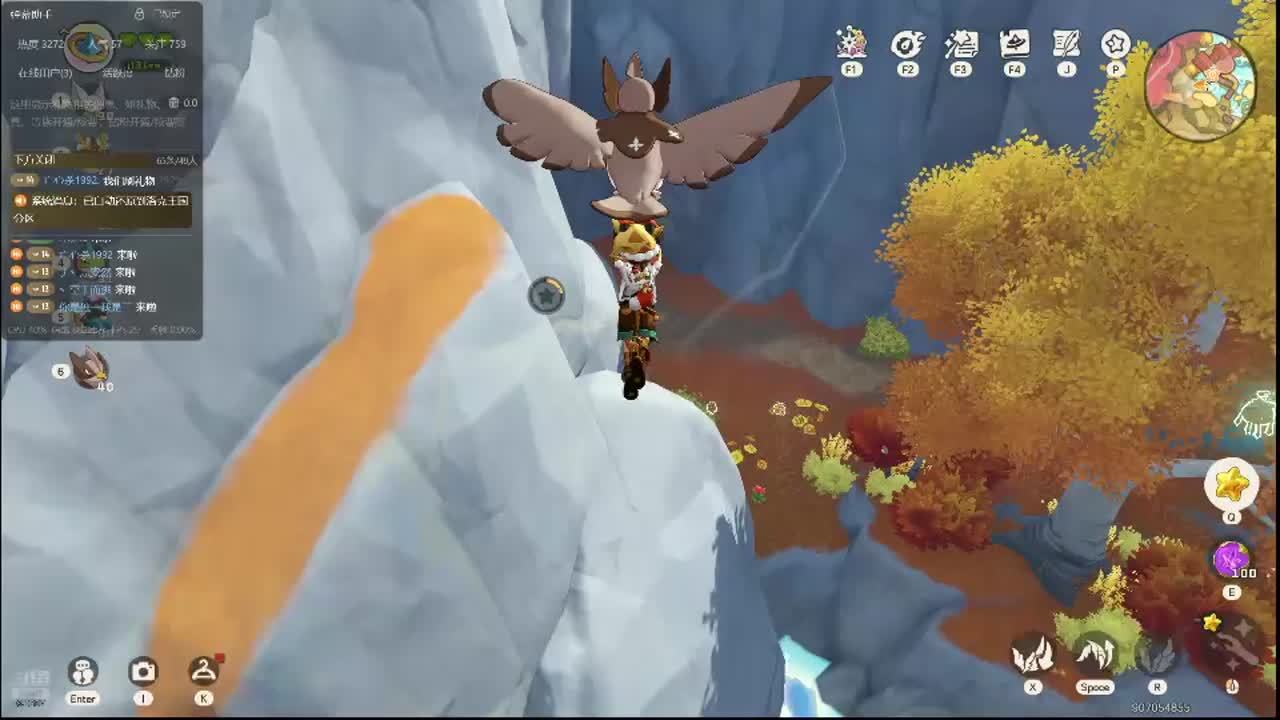Select the brown owl pet in slot 6
The height and width of the screenshot is (720, 1280).
coord(90,368)
